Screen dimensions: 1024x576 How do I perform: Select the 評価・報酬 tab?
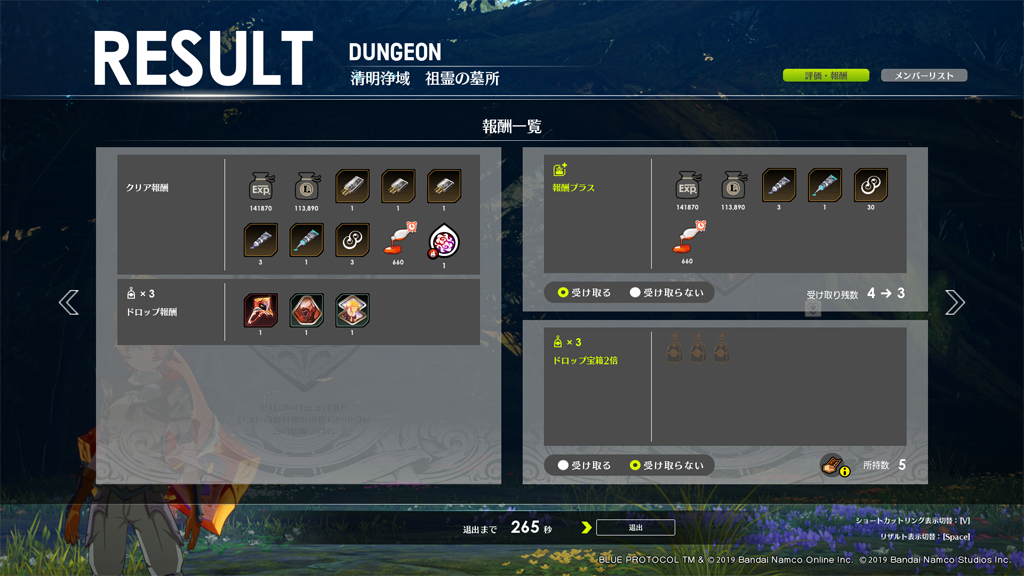(x=825, y=76)
